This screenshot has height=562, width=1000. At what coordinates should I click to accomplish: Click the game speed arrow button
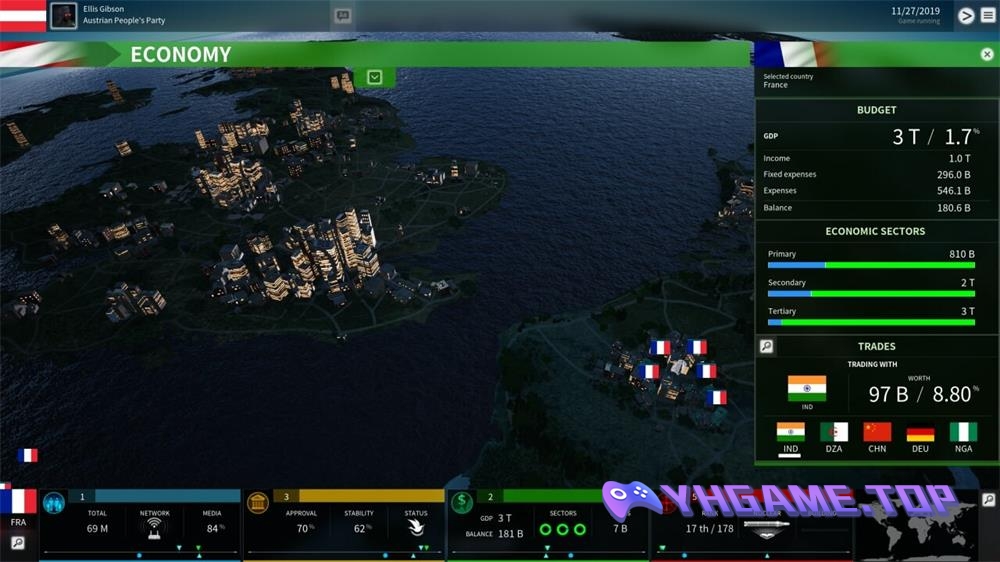click(x=966, y=15)
